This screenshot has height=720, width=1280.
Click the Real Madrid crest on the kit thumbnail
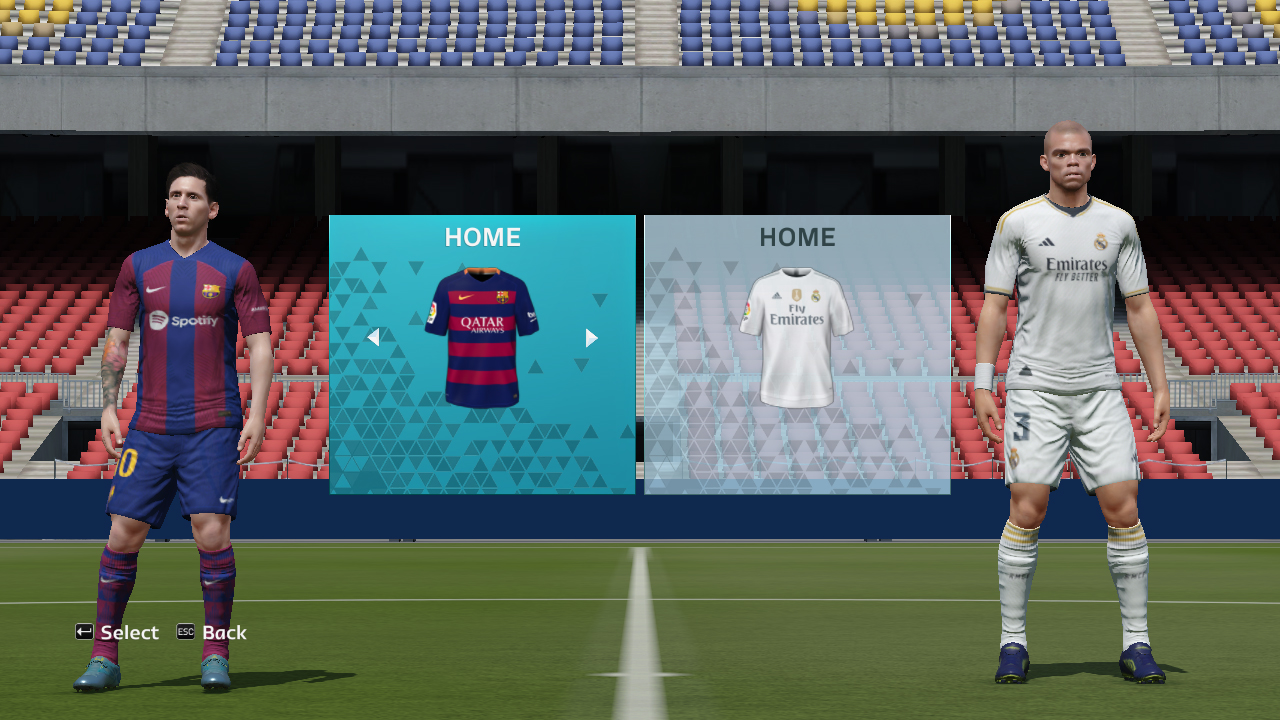[x=816, y=296]
